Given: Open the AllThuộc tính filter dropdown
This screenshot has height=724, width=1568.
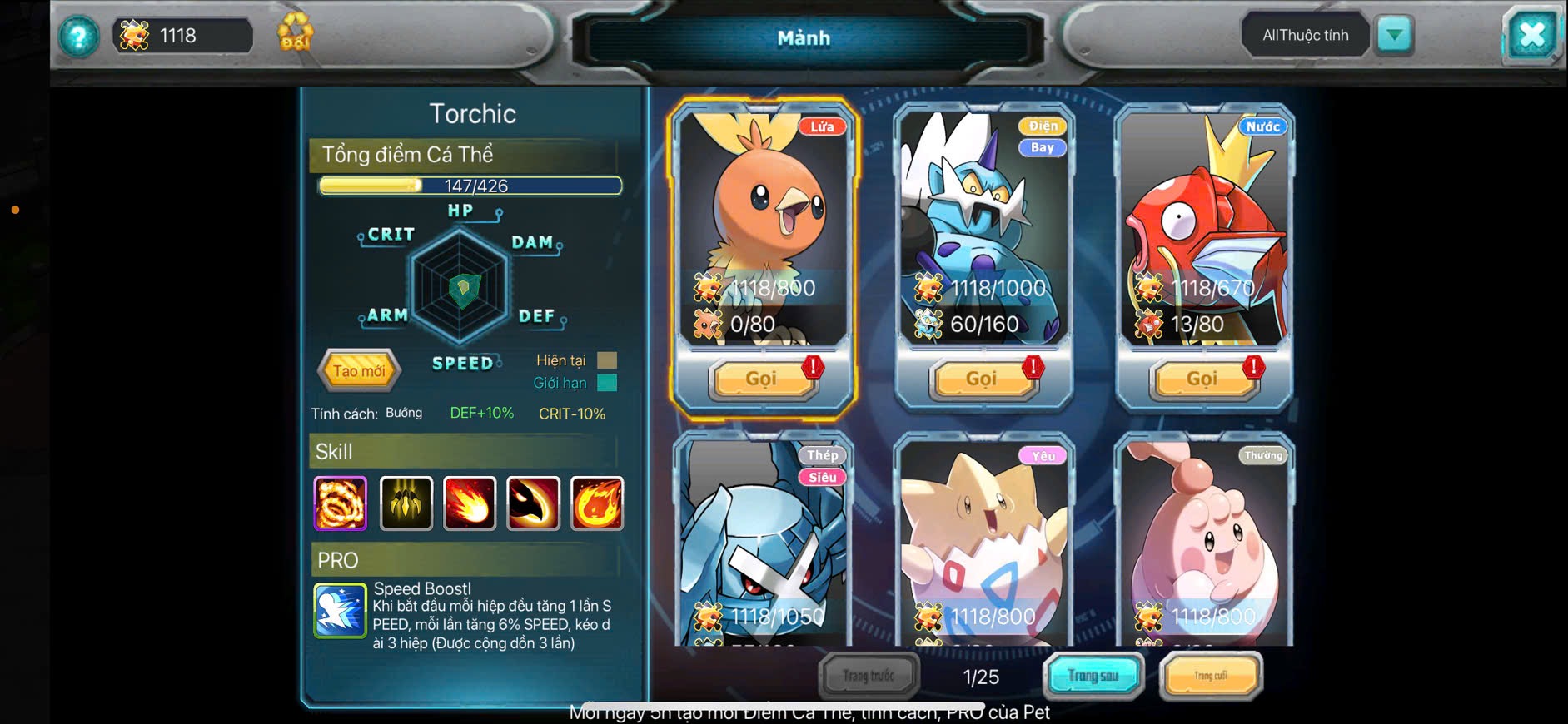Looking at the screenshot, I should click(1395, 35).
